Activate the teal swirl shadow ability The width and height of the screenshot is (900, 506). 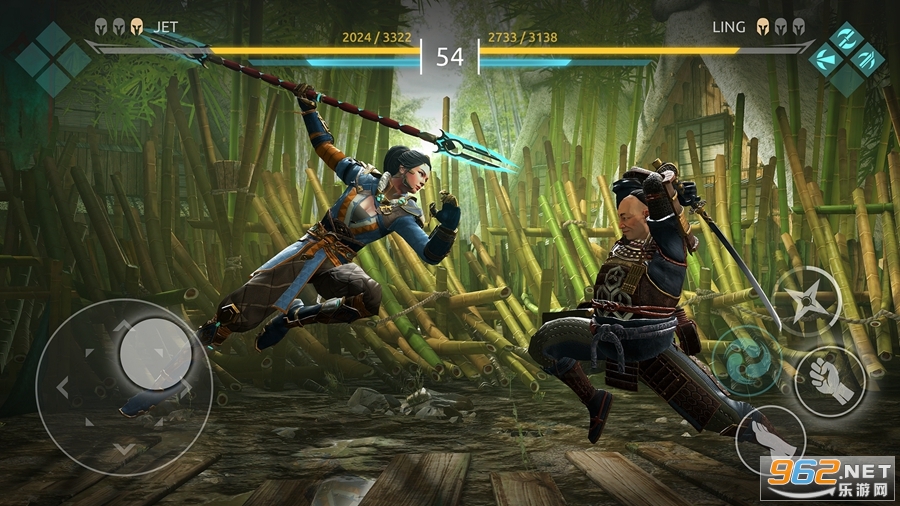(x=746, y=357)
